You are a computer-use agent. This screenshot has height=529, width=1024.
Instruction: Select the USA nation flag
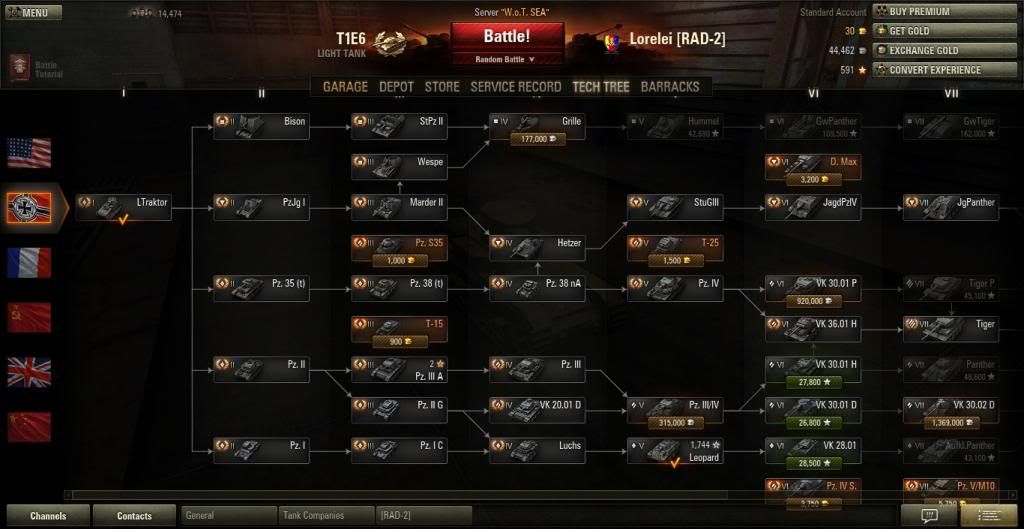point(29,153)
